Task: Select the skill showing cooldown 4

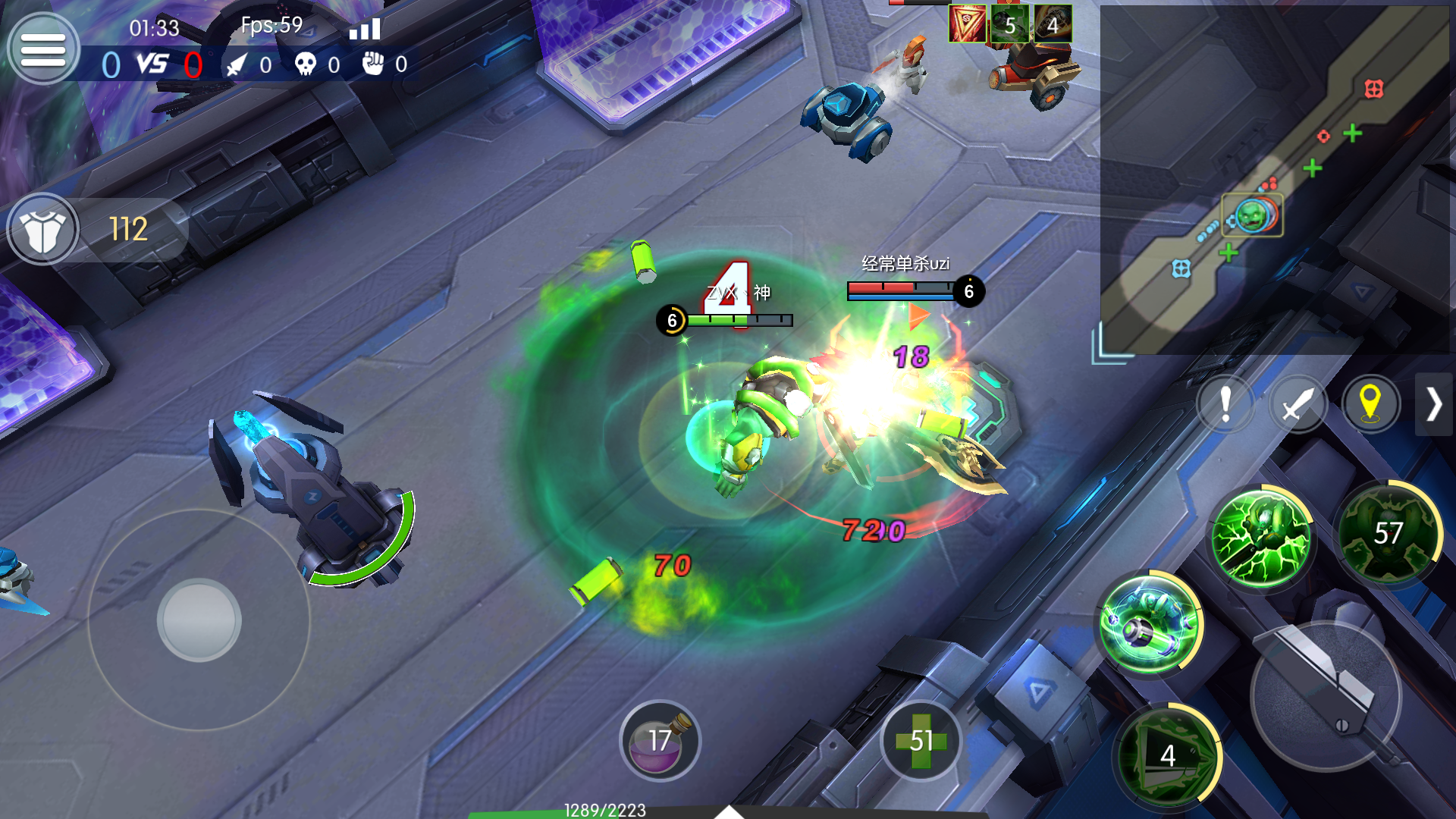Action: pos(1168,755)
